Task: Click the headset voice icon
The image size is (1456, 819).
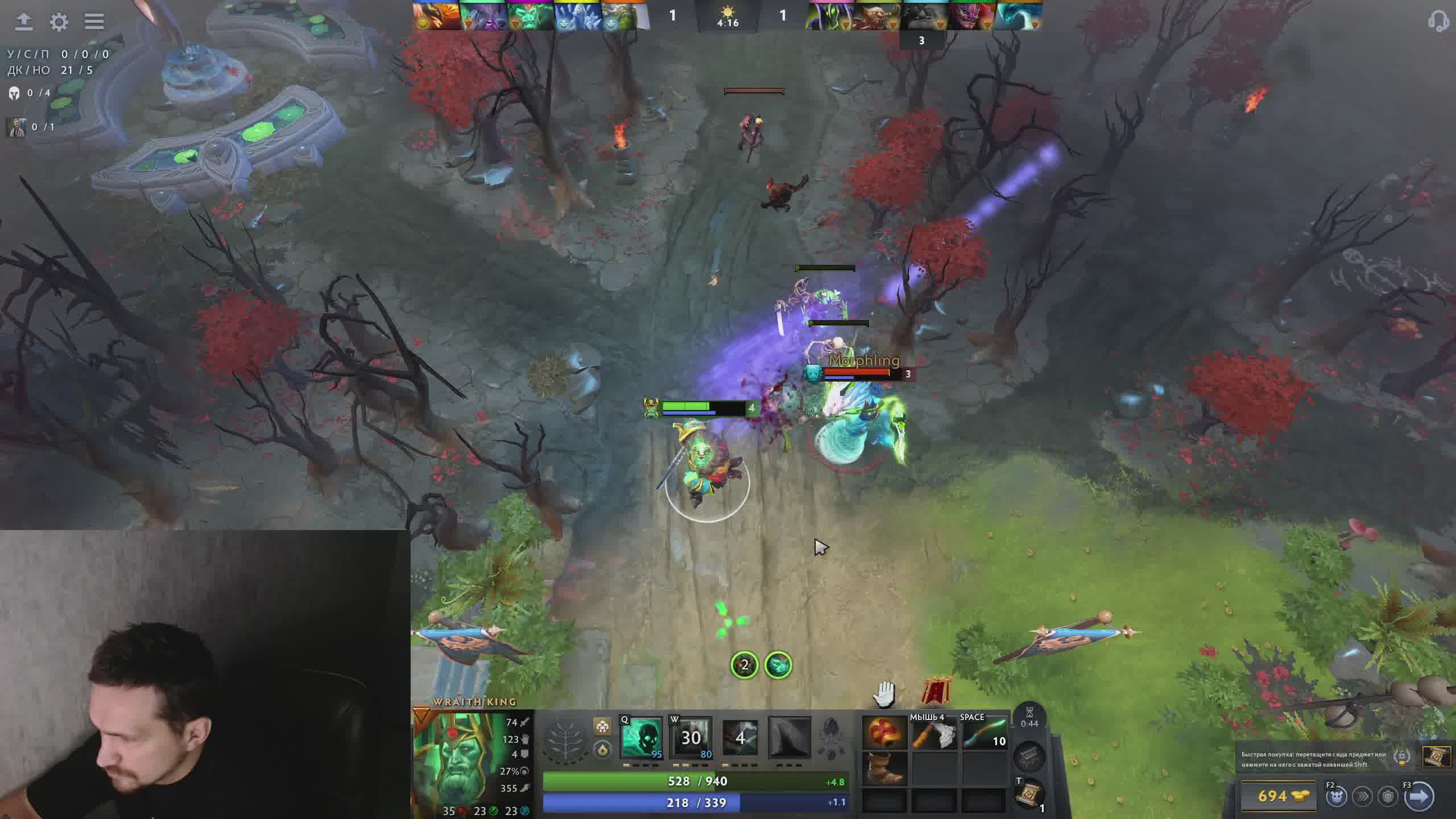Action: [1438, 22]
